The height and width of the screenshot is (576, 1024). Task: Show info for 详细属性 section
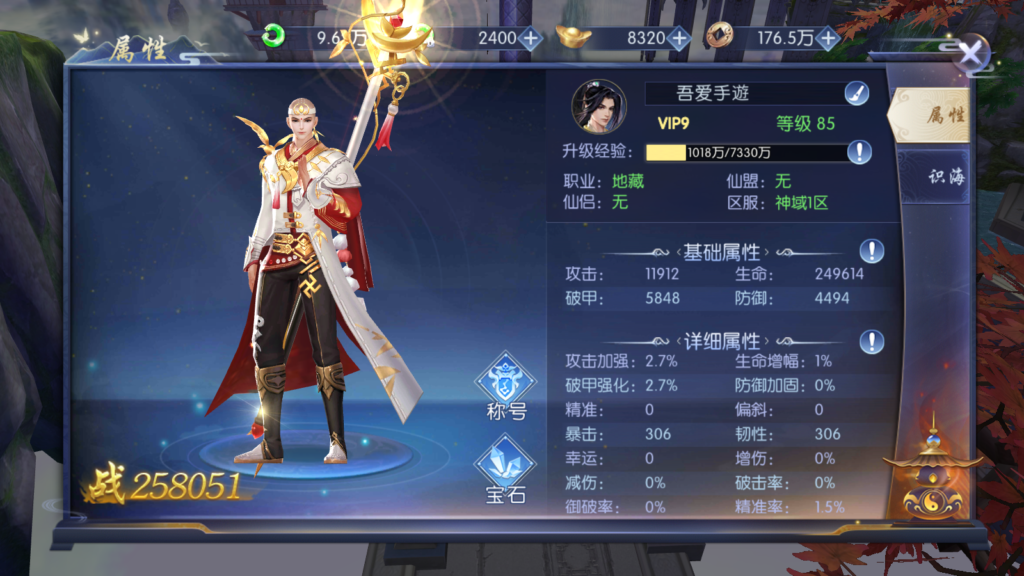click(872, 341)
